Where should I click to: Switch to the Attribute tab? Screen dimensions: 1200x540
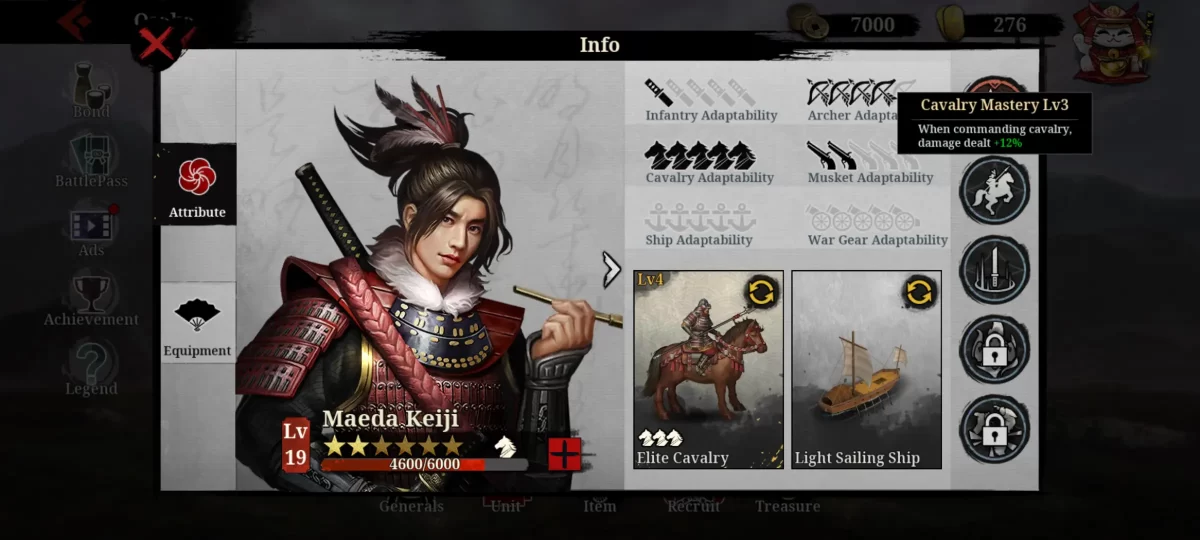pos(197,186)
